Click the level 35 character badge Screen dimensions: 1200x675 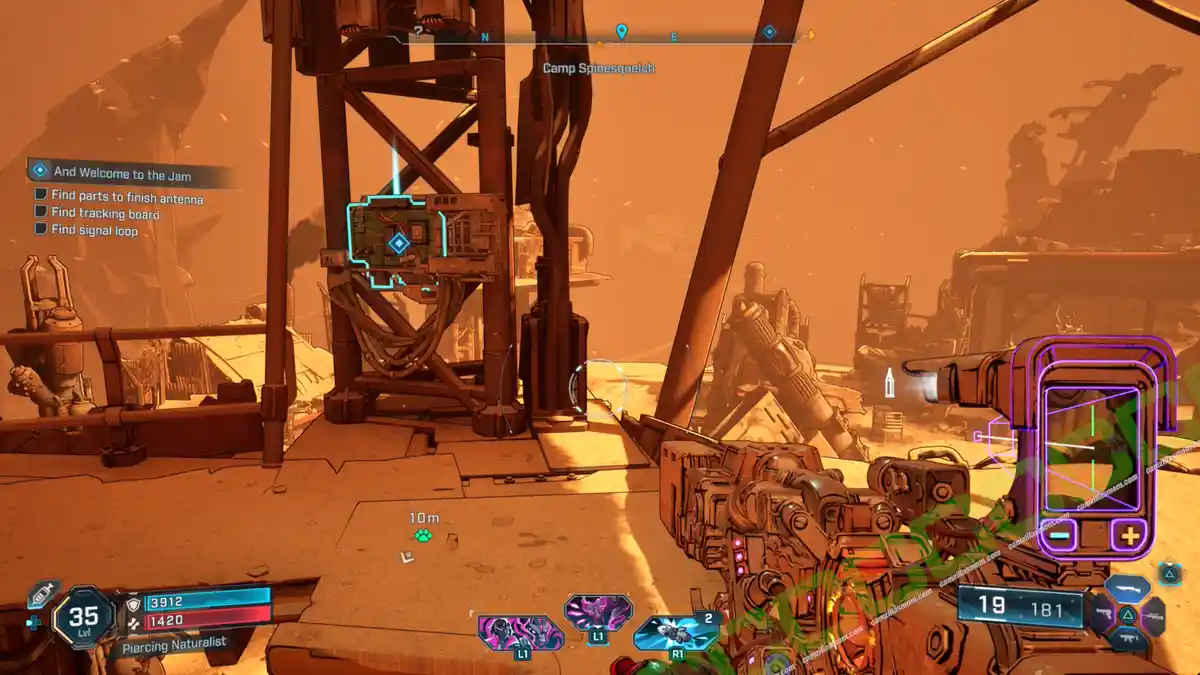(83, 619)
